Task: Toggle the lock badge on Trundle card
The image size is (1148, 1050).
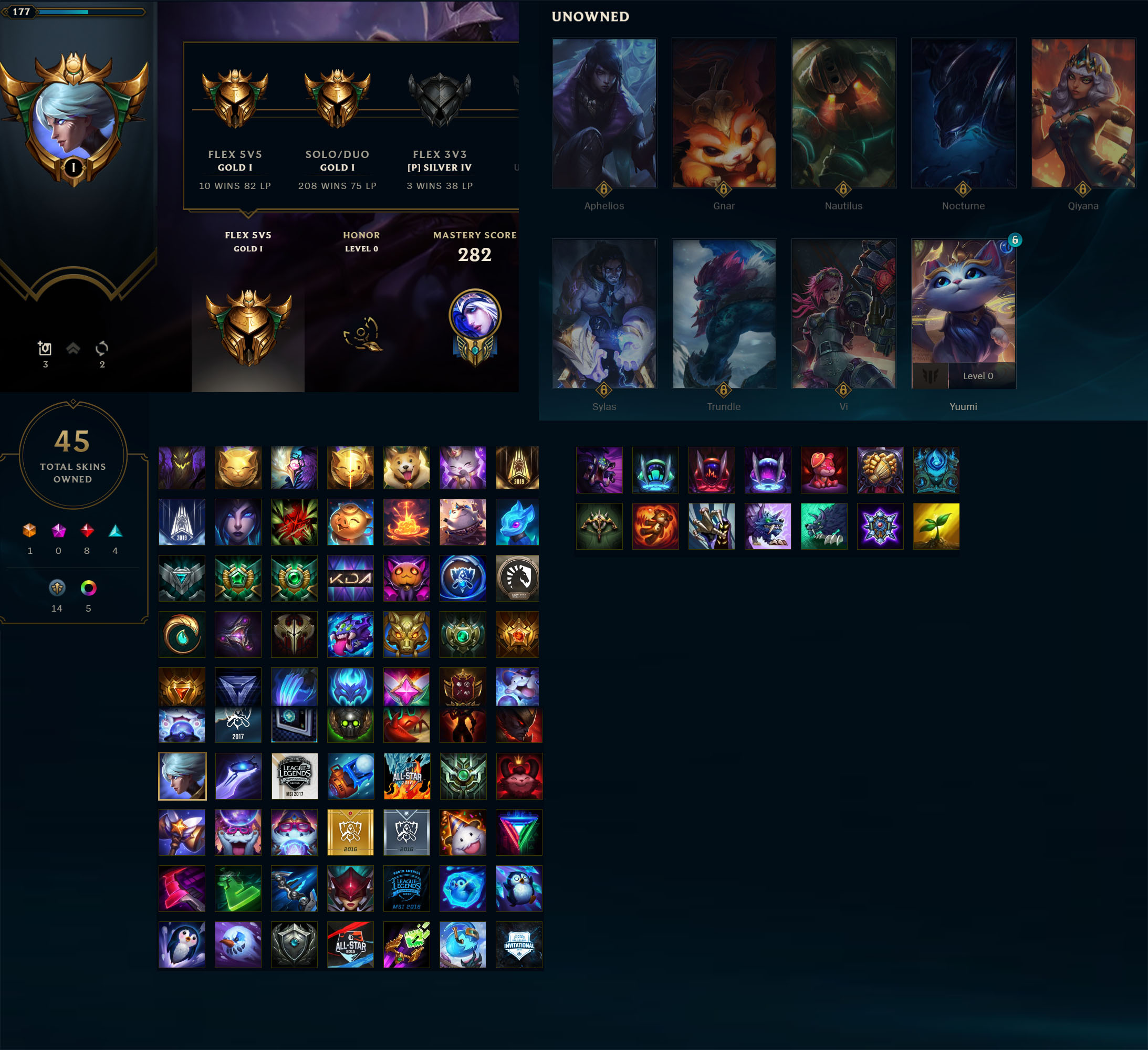Action: pos(724,391)
